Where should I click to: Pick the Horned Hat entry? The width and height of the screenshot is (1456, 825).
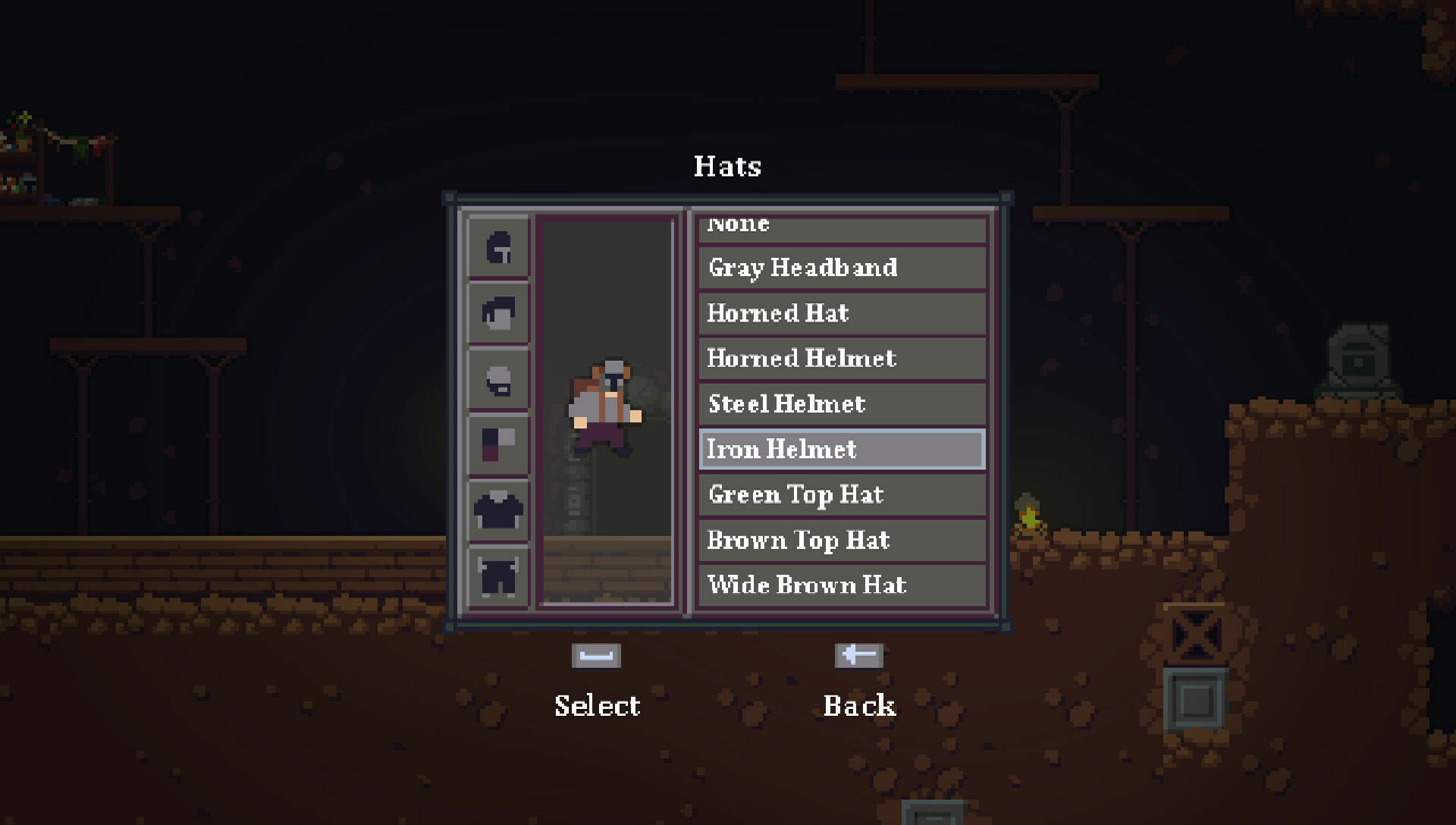(842, 313)
